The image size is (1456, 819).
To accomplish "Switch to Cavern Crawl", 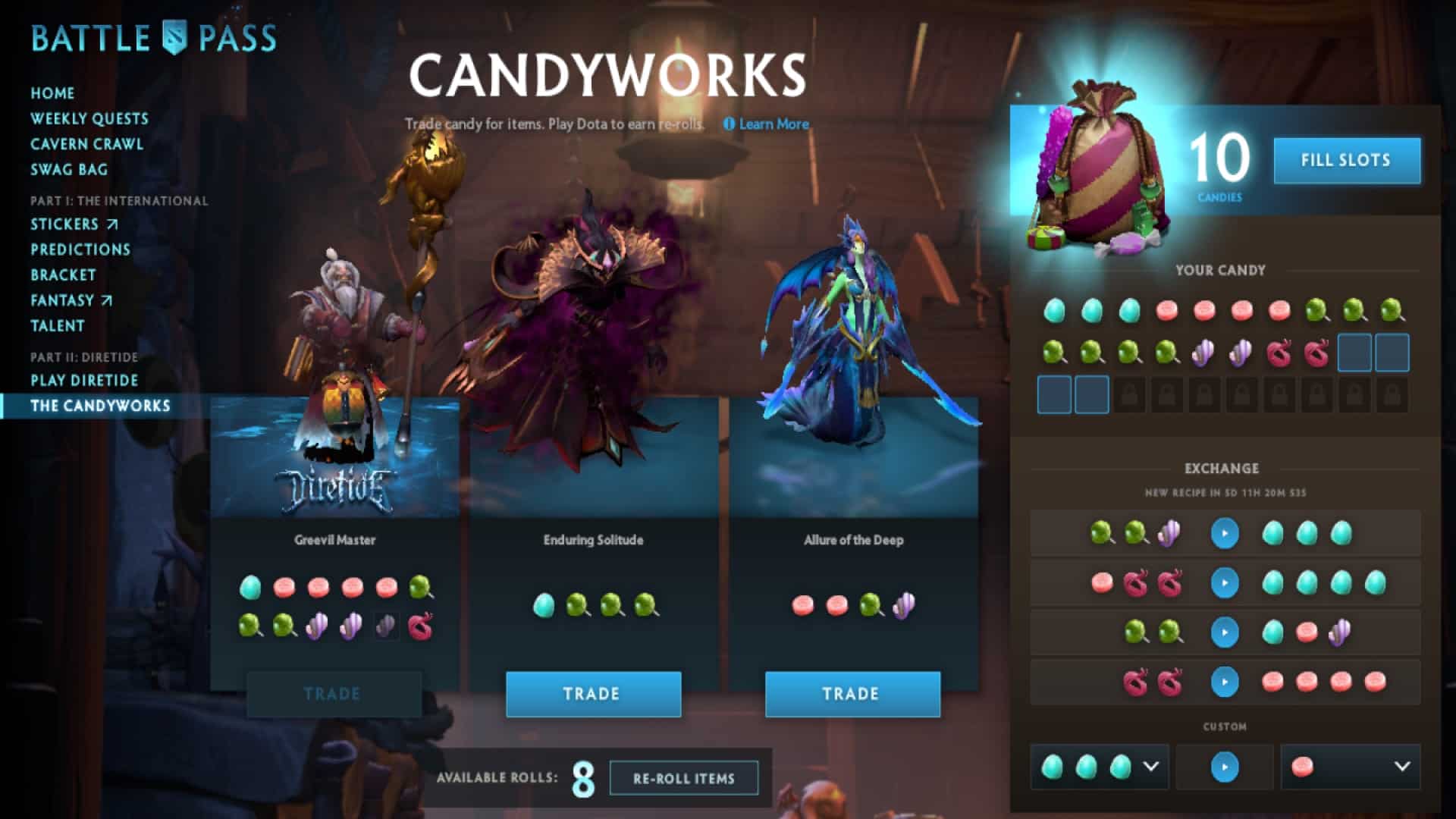I will pos(86,144).
